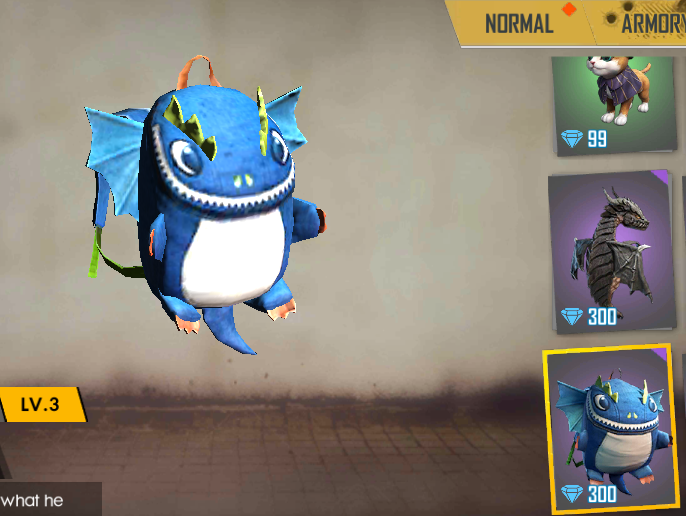
Task: Open the chat box showing 'what he'
Action: [48, 499]
